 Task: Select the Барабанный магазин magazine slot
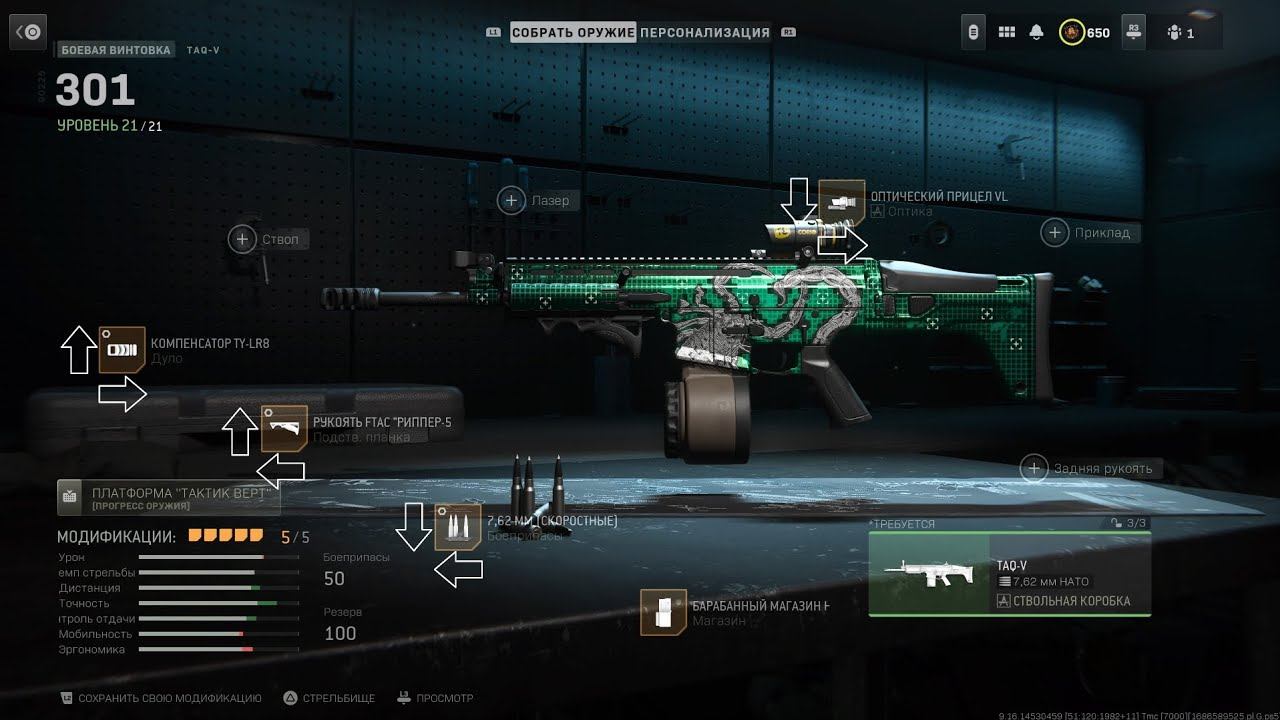[664, 612]
